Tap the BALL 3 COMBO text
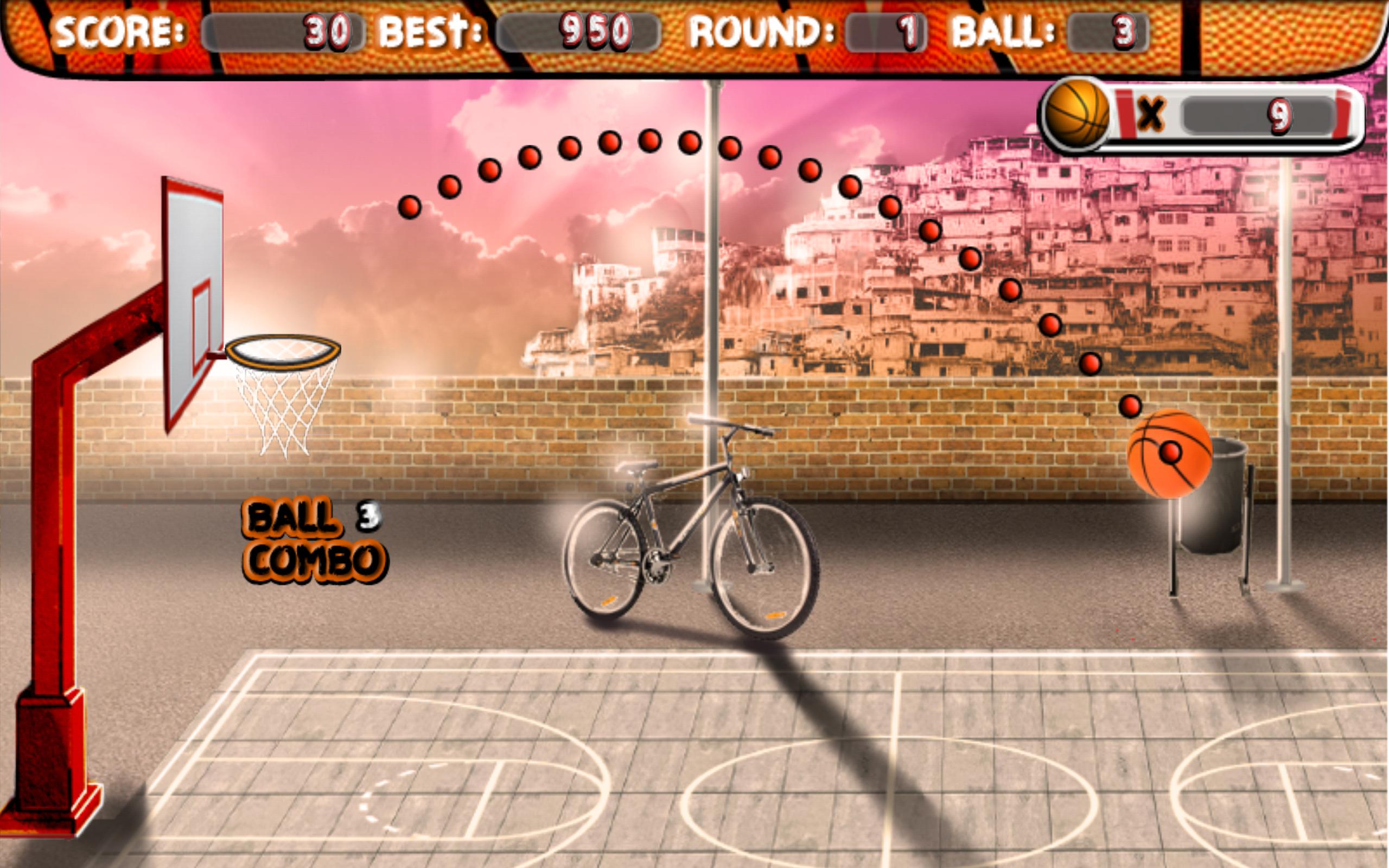Image resolution: width=1389 pixels, height=868 pixels. [316, 537]
